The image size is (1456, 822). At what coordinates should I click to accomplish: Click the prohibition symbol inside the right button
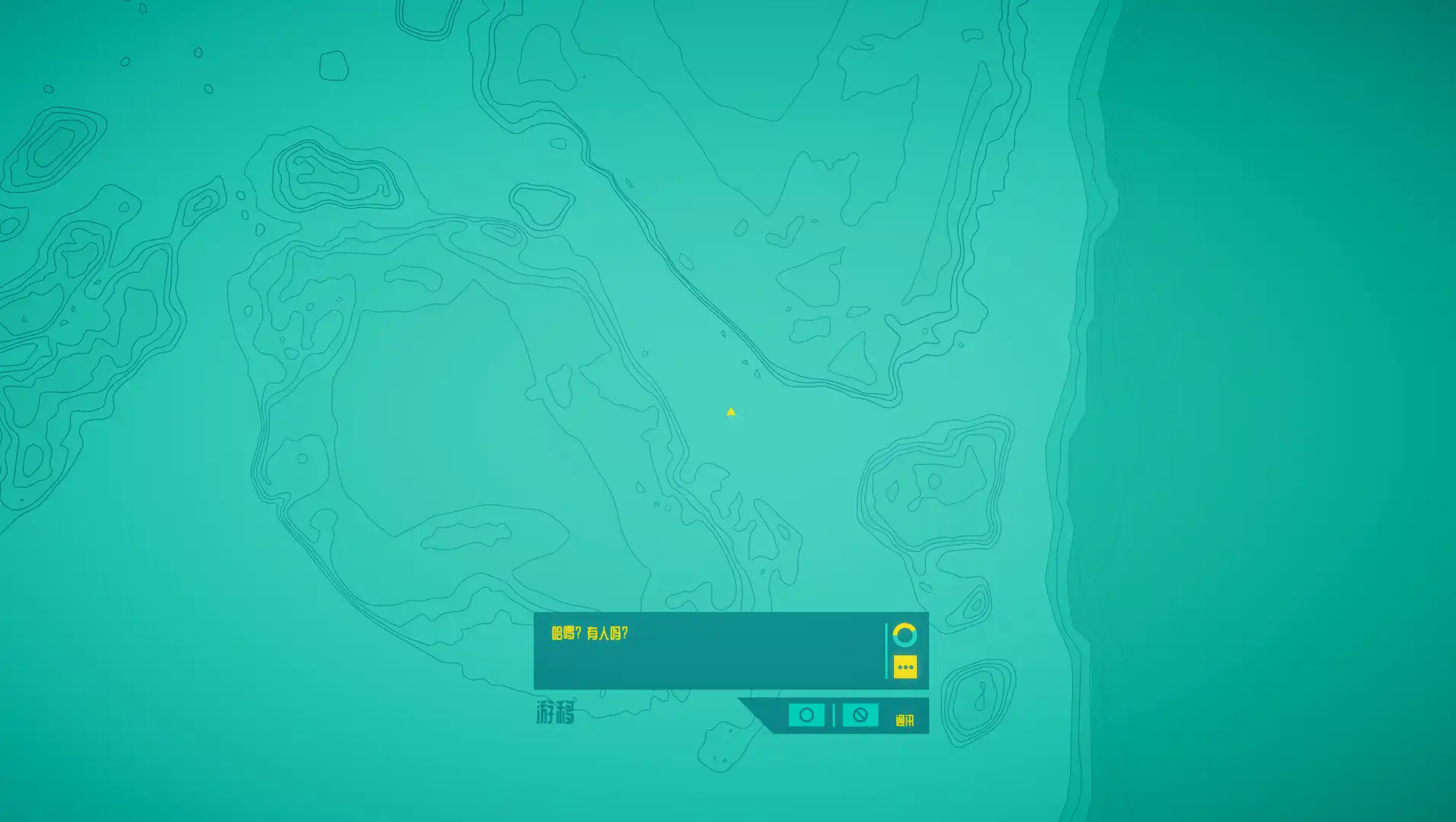point(860,715)
